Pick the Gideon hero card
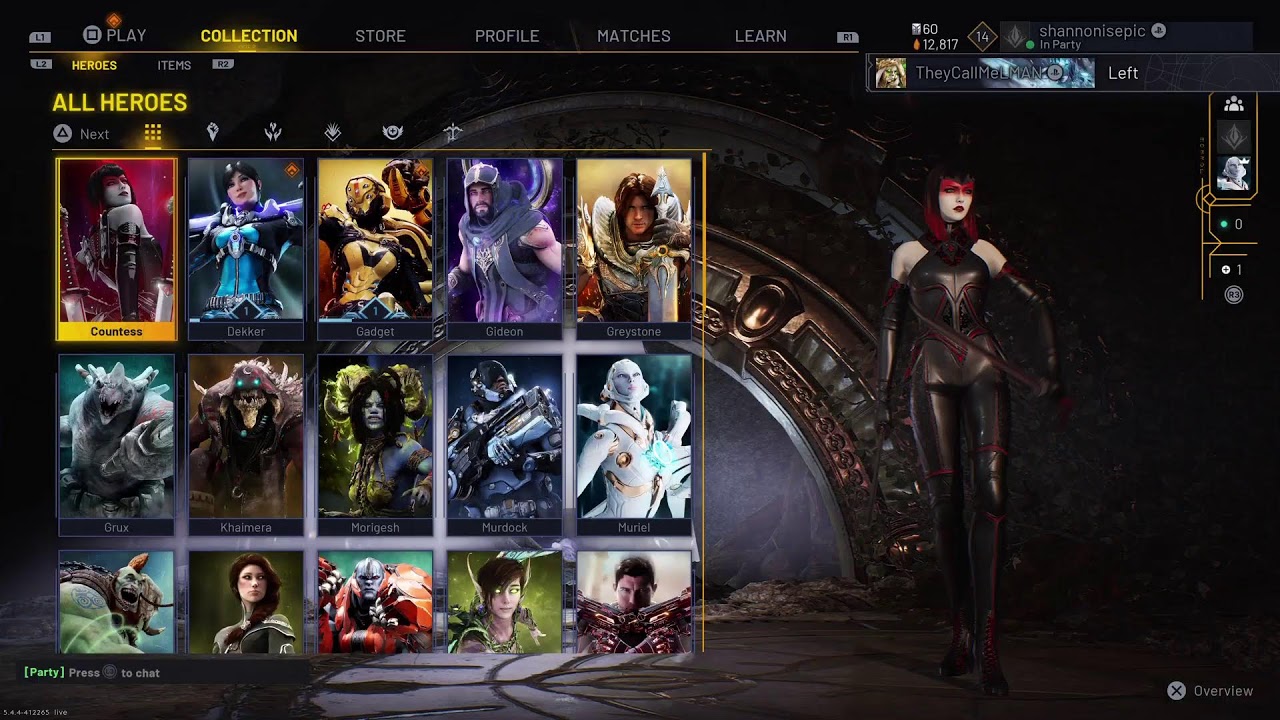 point(504,248)
